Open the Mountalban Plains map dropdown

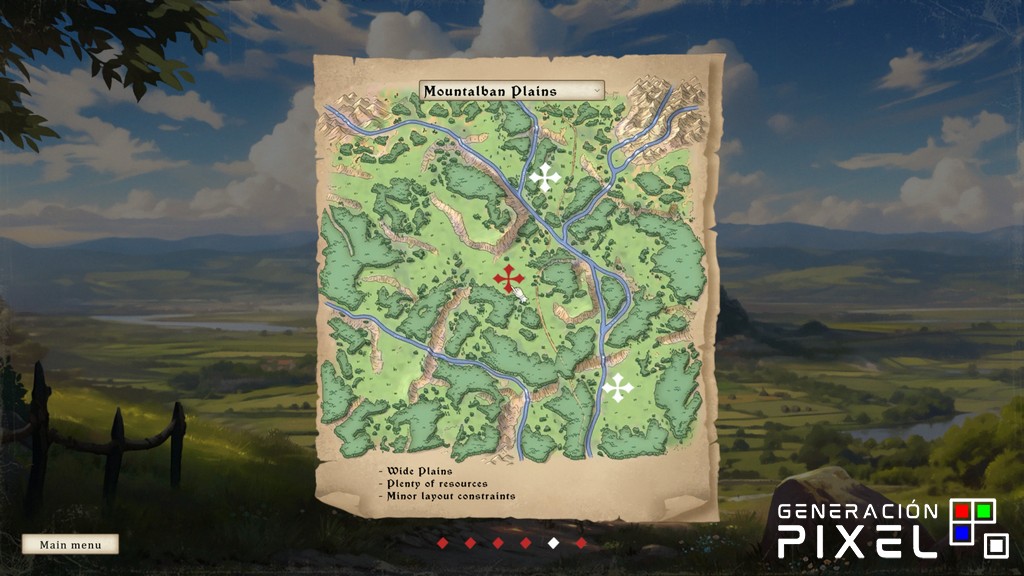coord(511,91)
